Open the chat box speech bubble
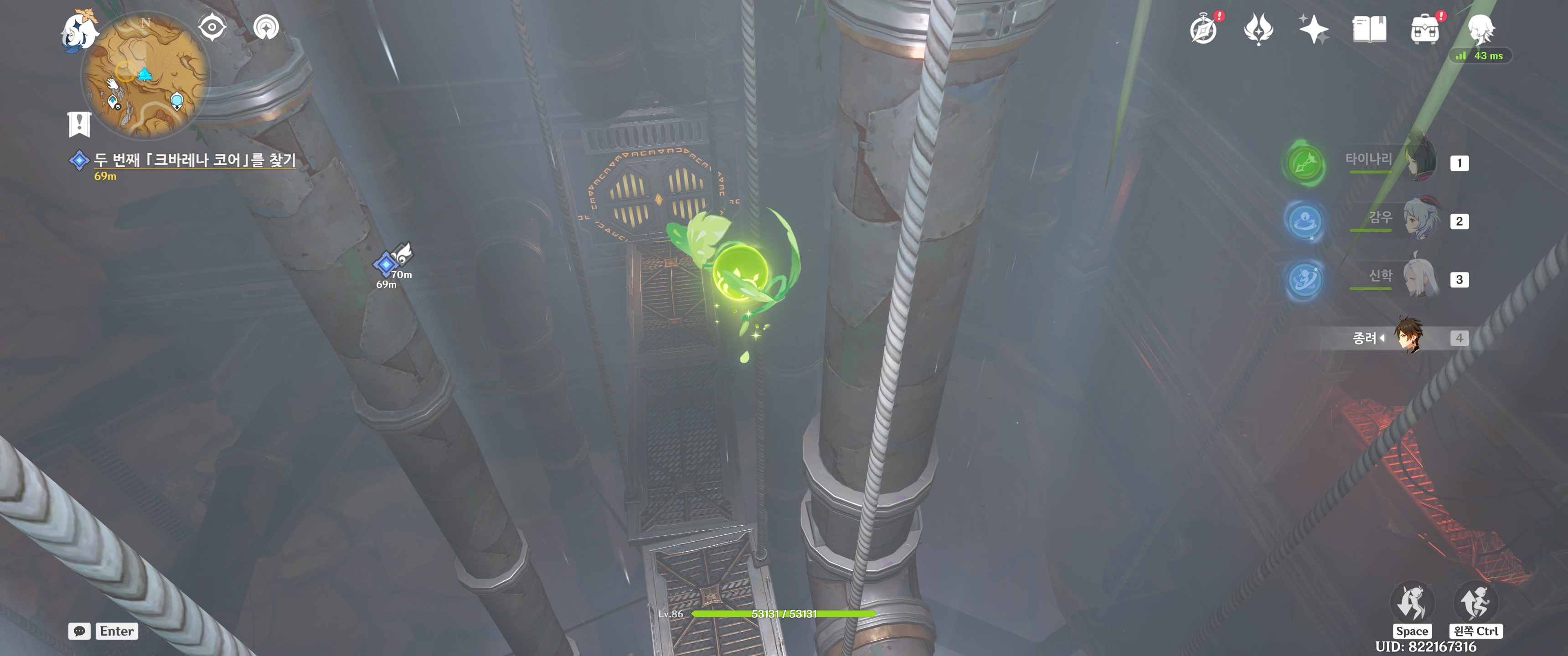This screenshot has height=656, width=1568. click(x=80, y=631)
